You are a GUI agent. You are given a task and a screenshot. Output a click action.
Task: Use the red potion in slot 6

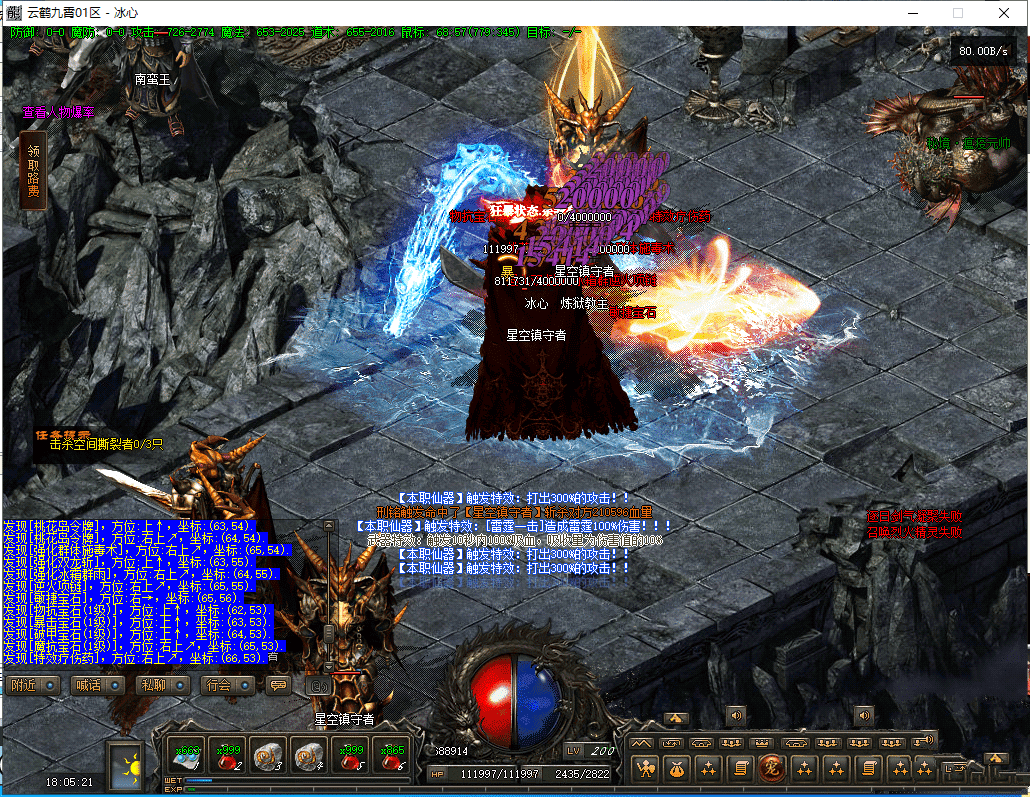390,756
